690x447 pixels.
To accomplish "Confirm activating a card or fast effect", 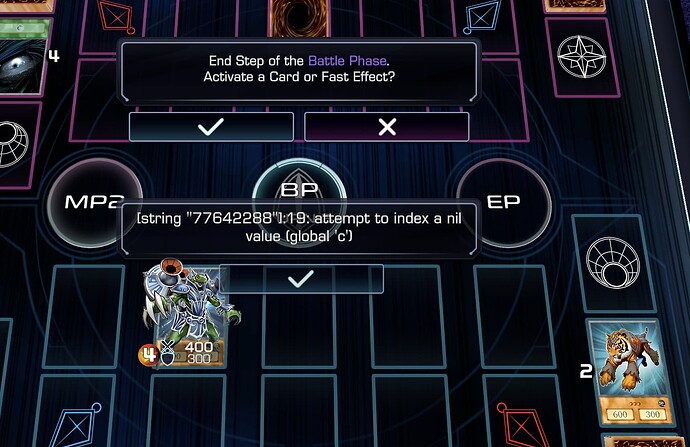I will [211, 127].
